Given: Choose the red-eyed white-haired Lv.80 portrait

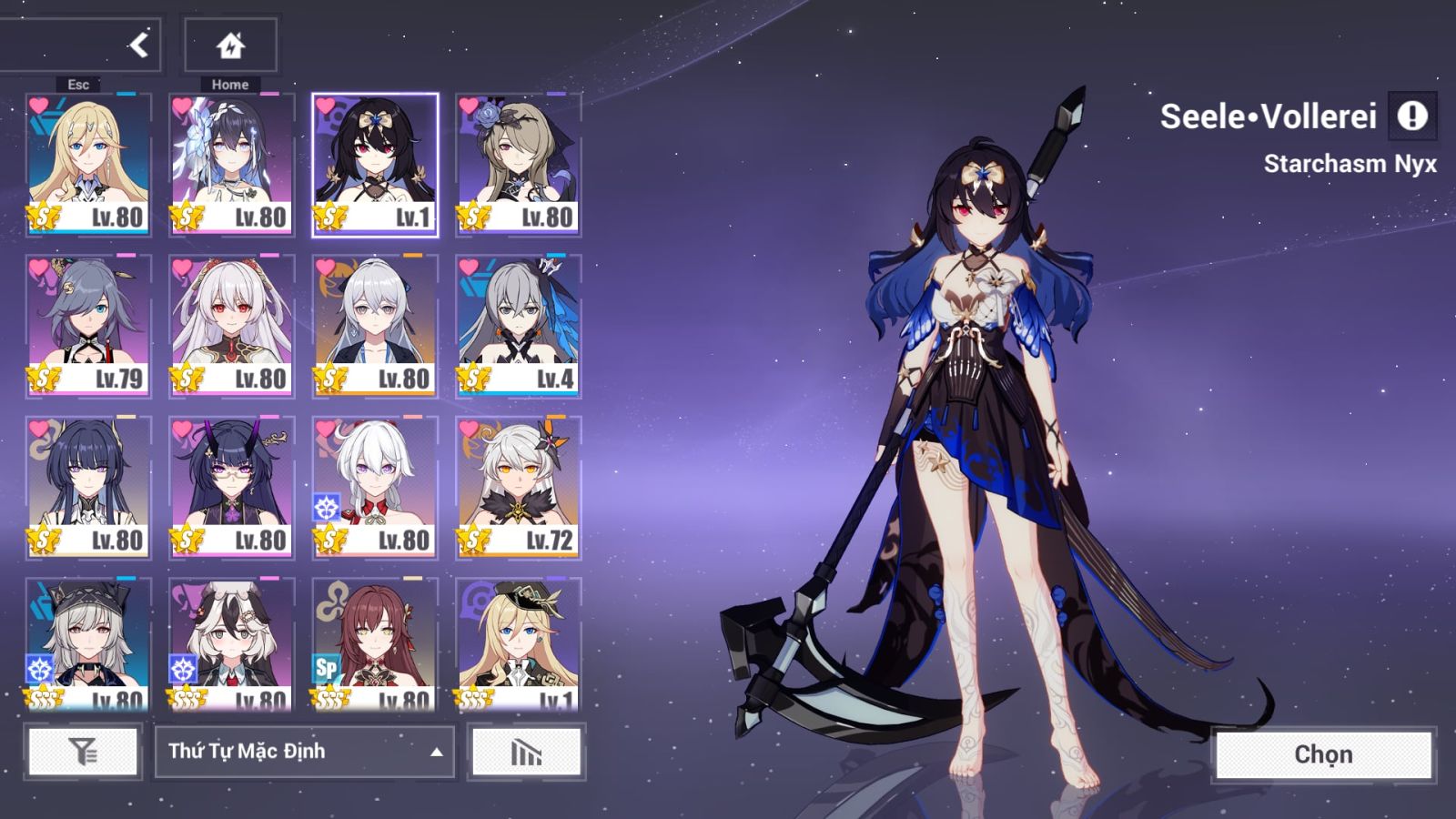Looking at the screenshot, I should click(232, 326).
